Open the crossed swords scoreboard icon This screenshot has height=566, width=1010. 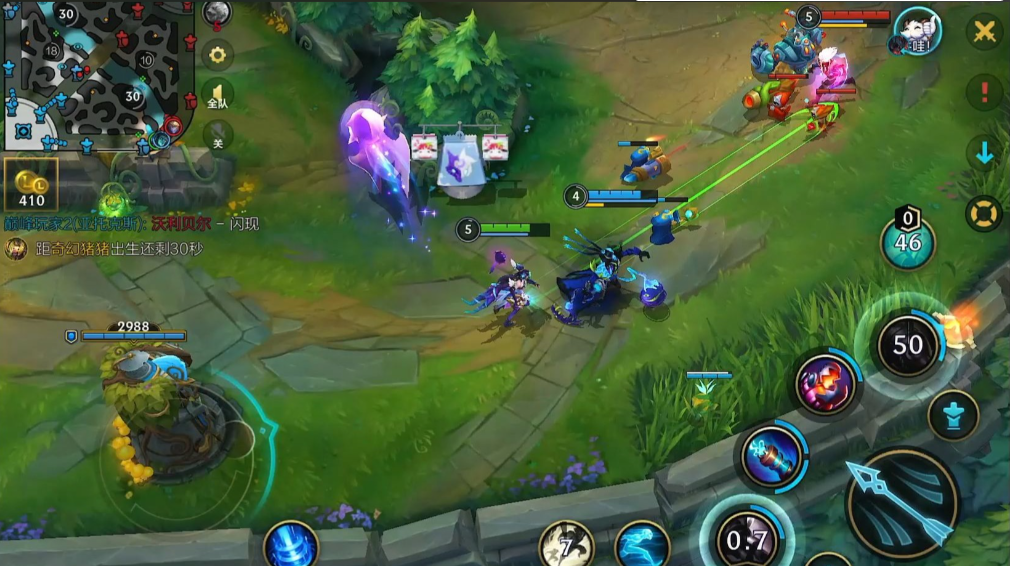pos(985,31)
